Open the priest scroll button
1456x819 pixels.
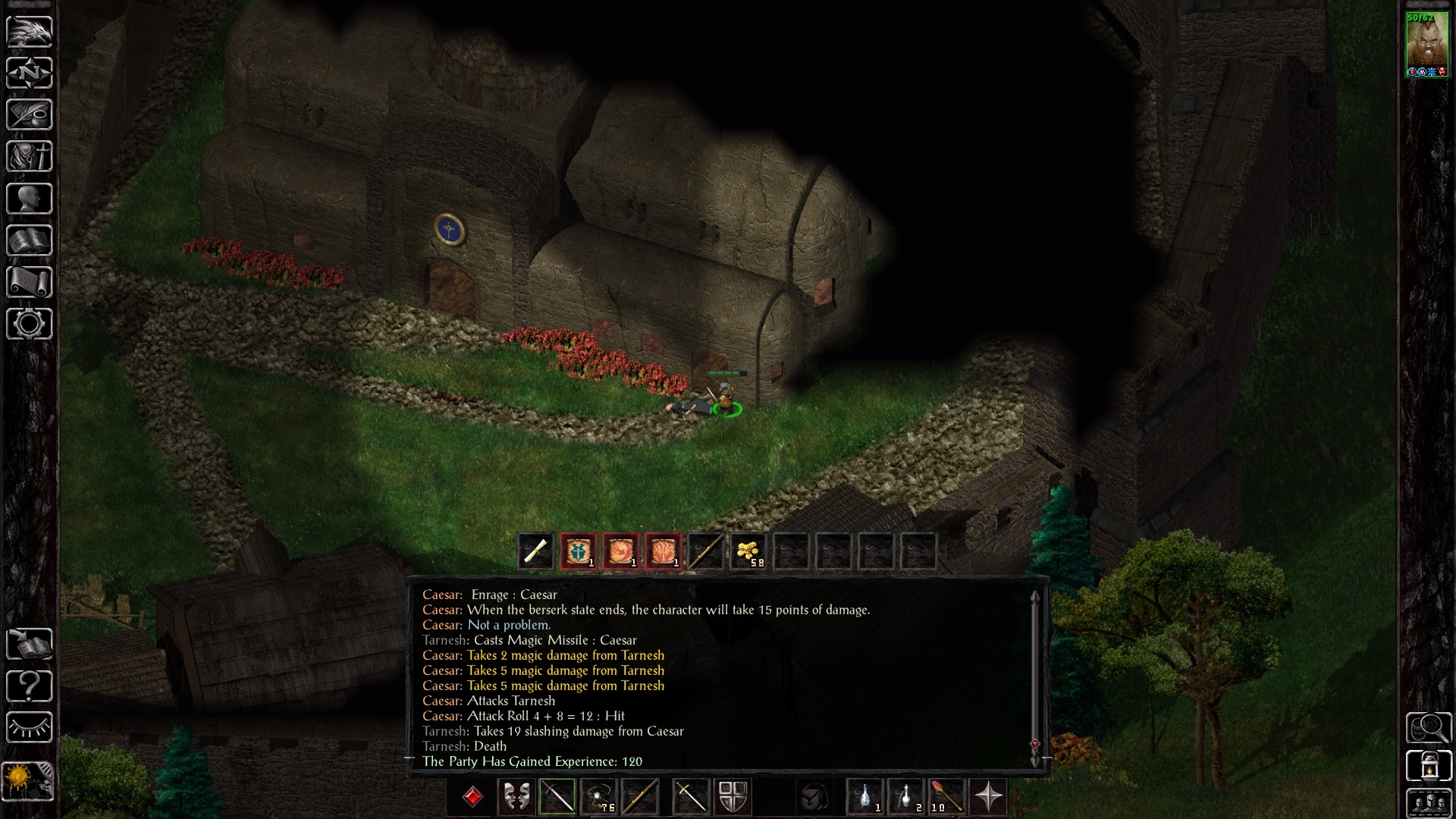click(30, 282)
